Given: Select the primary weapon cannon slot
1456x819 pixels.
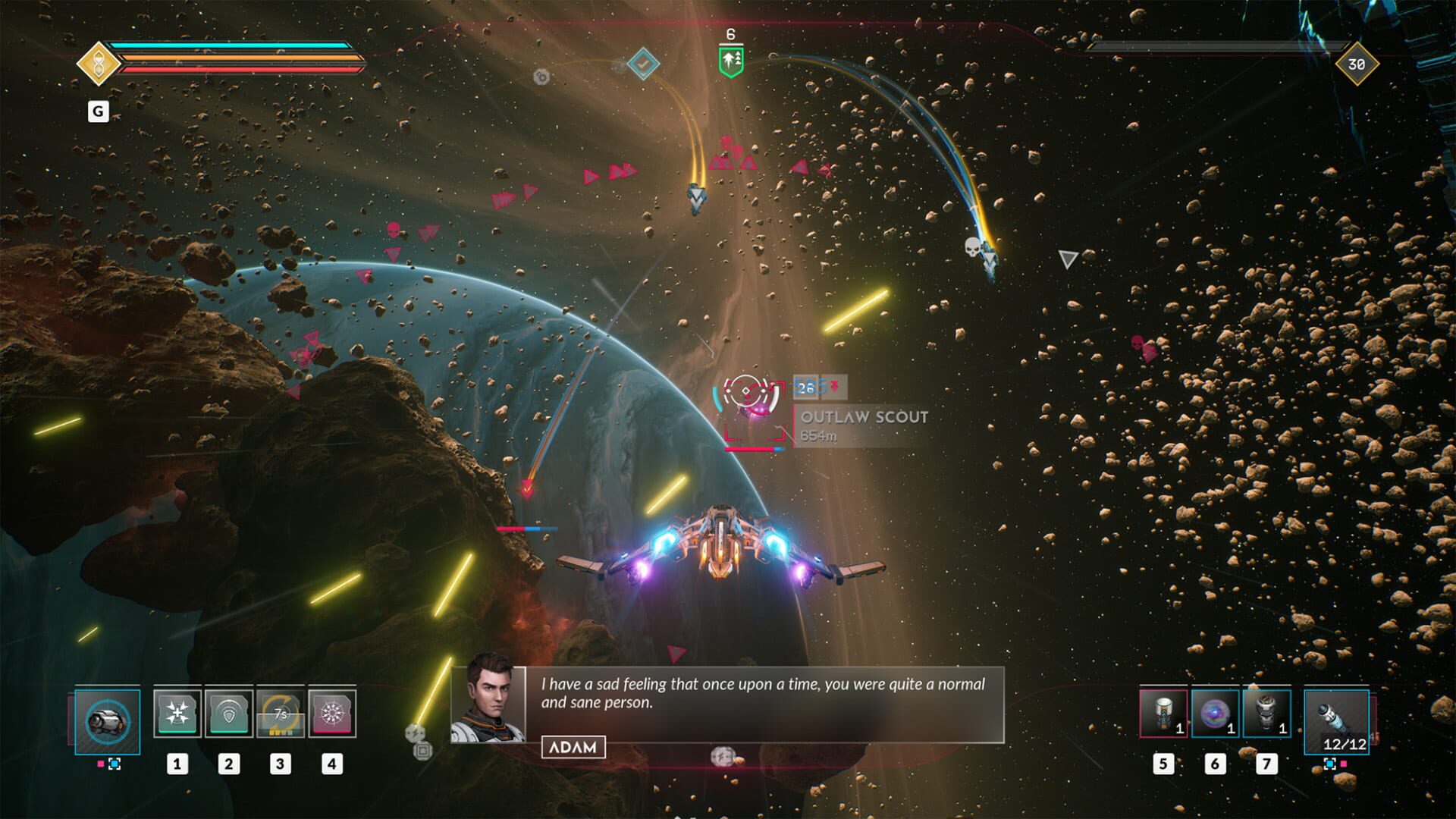Looking at the screenshot, I should (x=108, y=721).
